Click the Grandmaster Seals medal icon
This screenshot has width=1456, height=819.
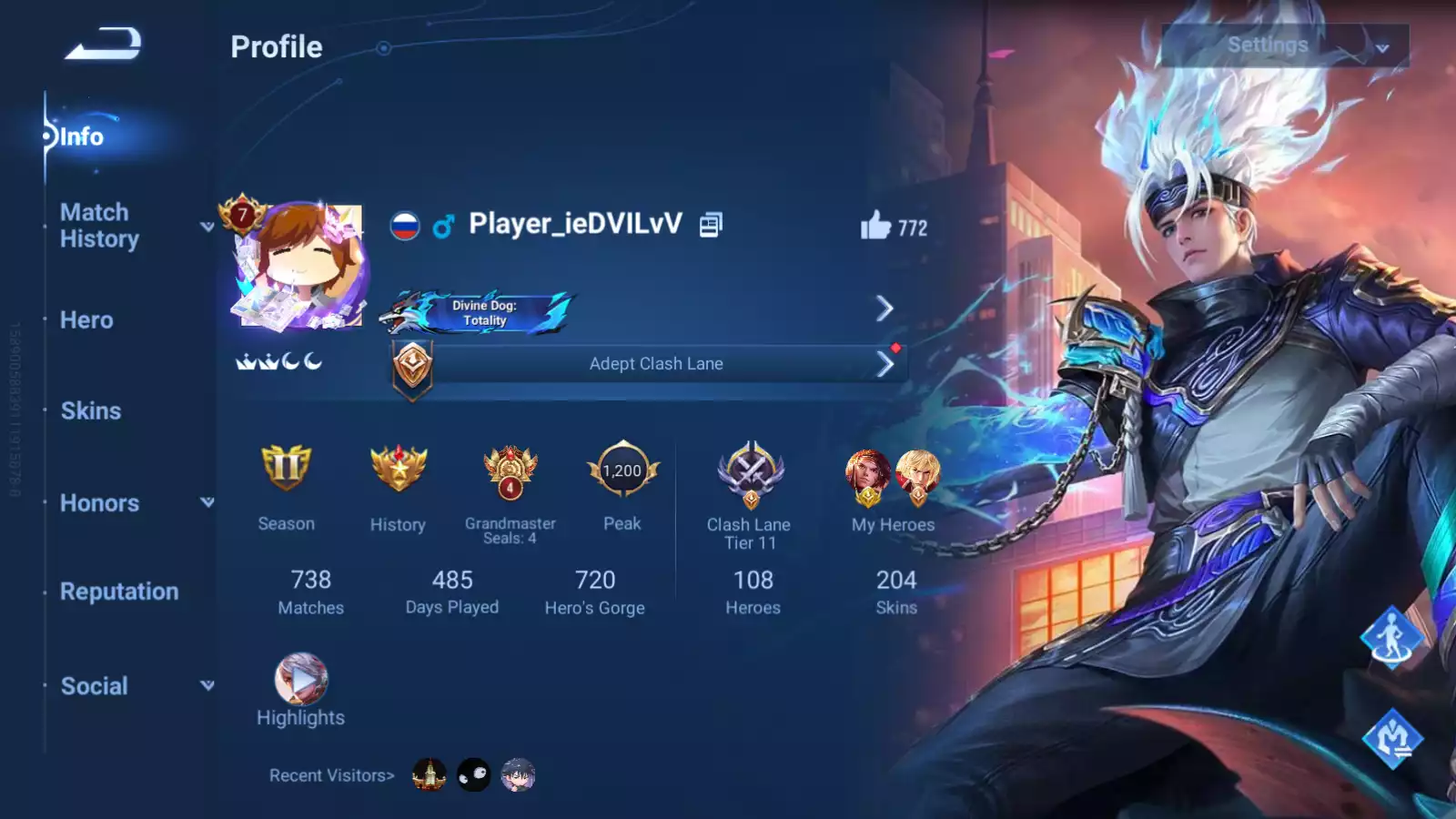tap(508, 470)
